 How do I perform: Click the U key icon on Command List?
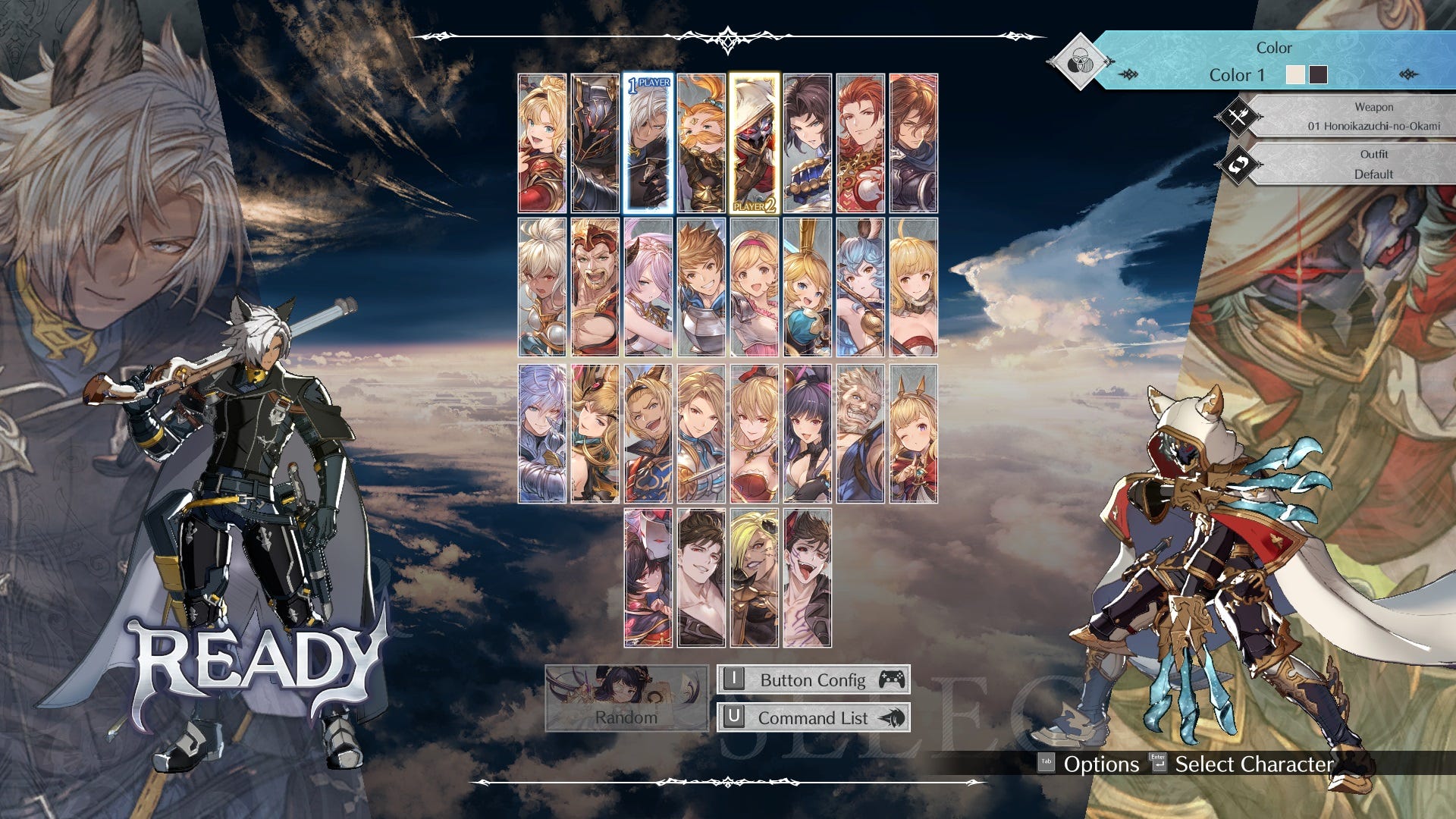pyautogui.click(x=735, y=717)
